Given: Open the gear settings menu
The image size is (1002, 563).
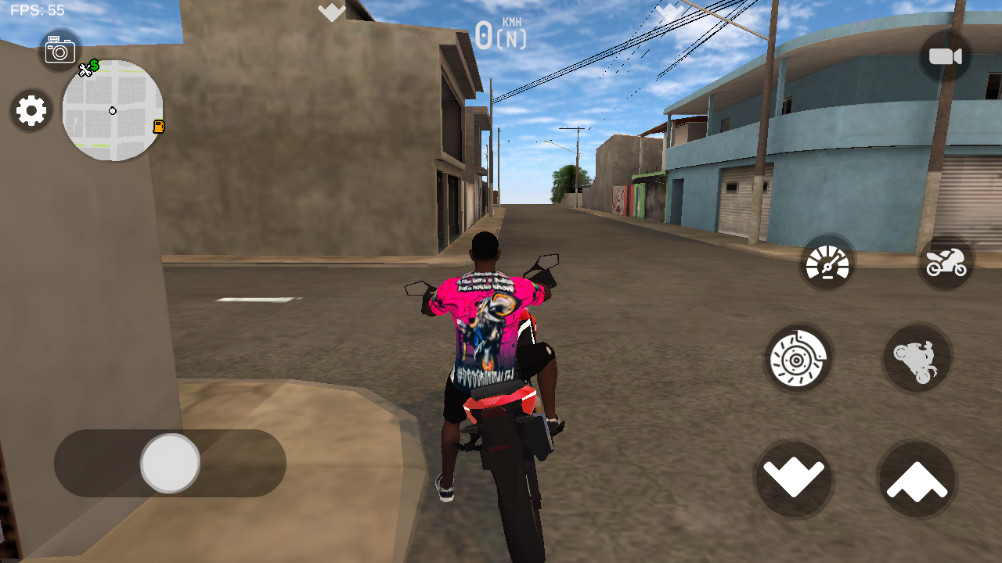Looking at the screenshot, I should tap(31, 111).
